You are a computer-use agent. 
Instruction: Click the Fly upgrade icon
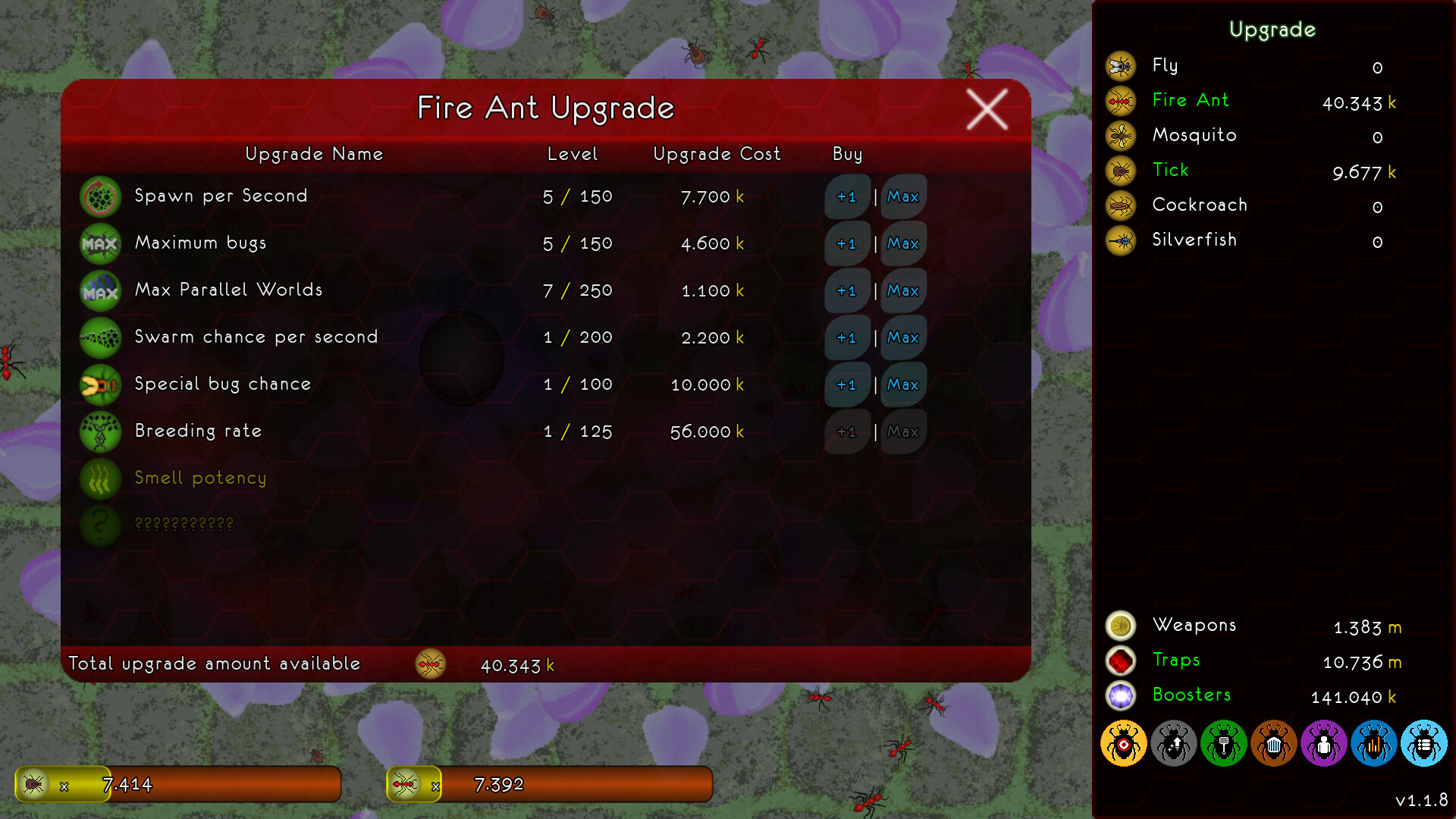coord(1120,67)
